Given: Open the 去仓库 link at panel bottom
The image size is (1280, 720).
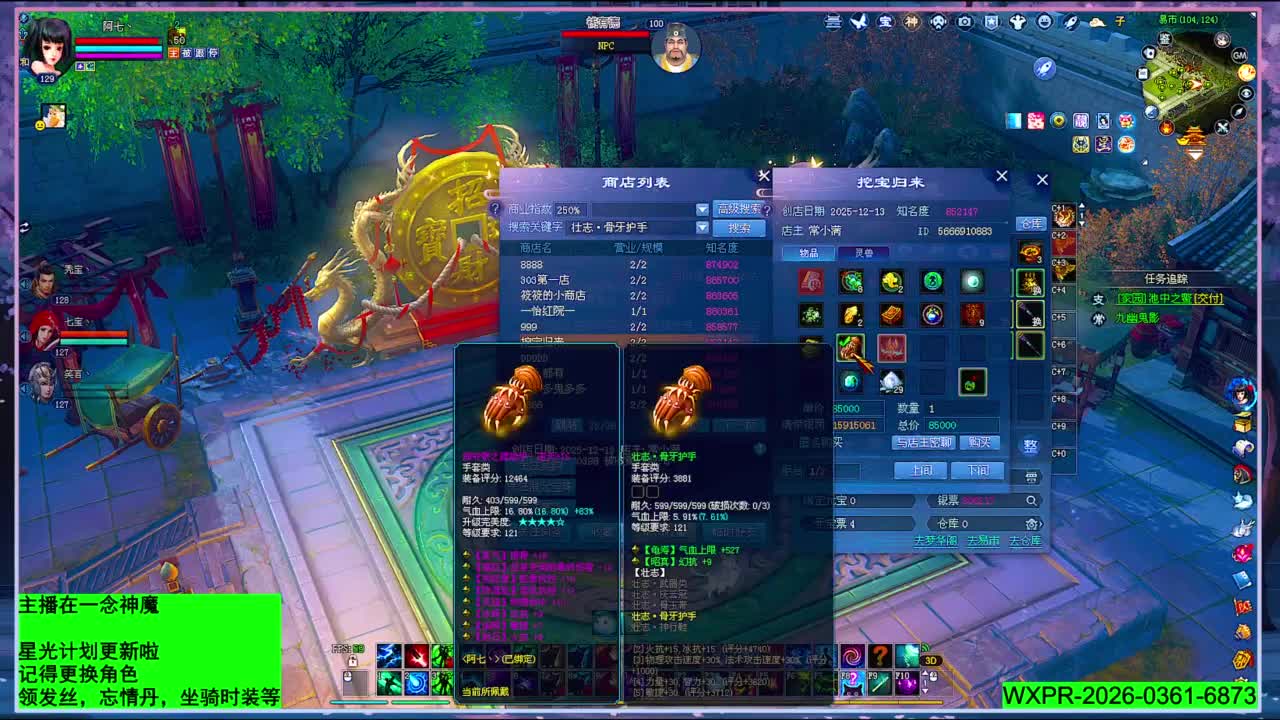Looking at the screenshot, I should click(x=1025, y=539).
